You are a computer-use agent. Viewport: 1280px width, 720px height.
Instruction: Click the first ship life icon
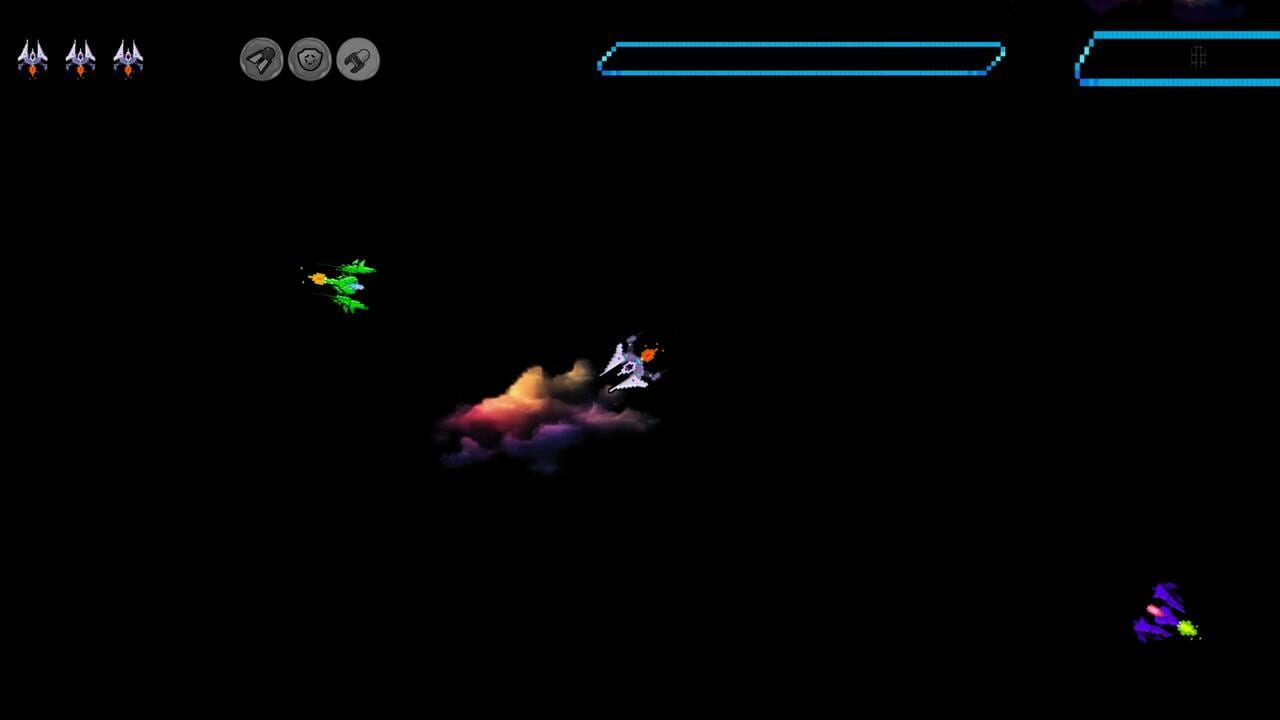[x=33, y=58]
